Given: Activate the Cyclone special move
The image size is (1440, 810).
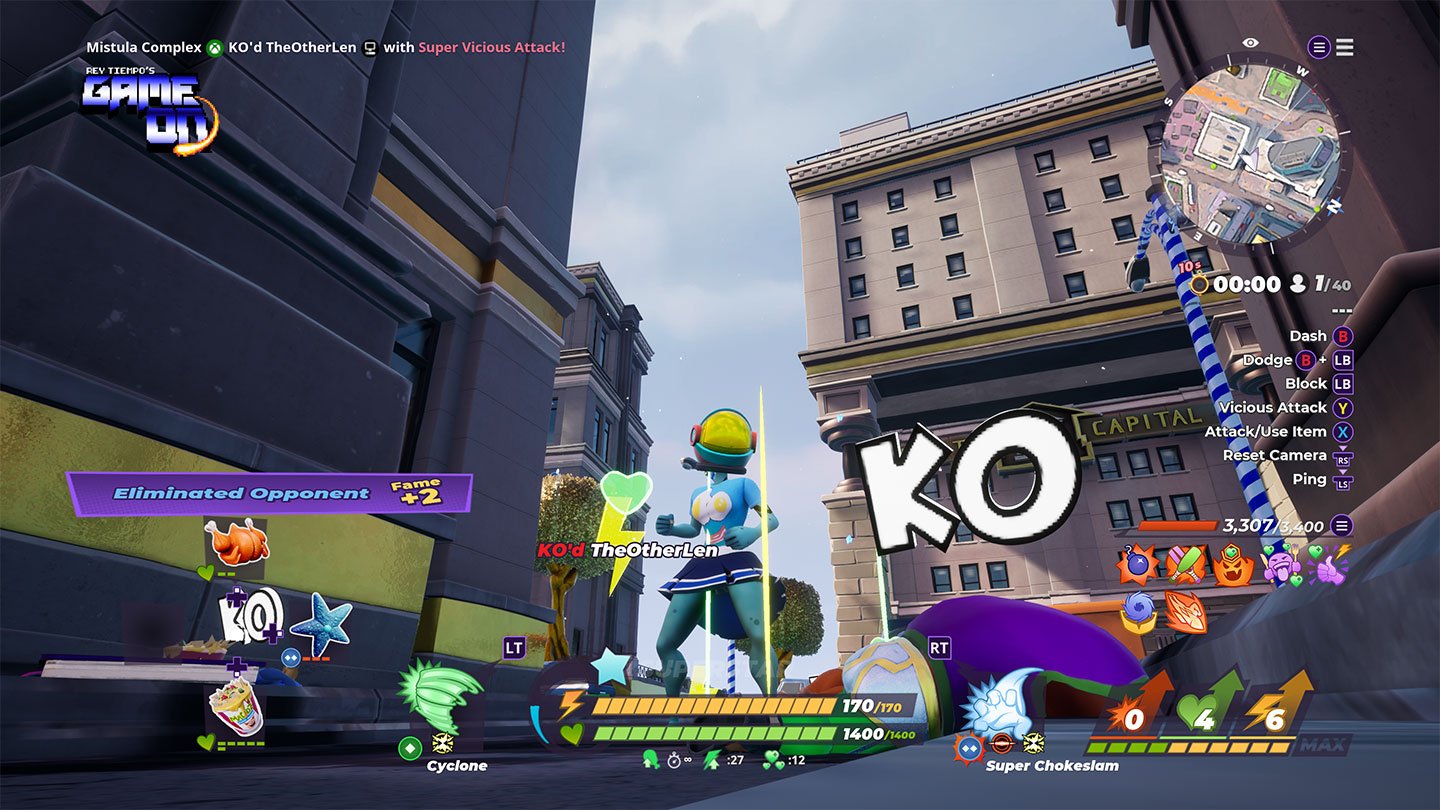Looking at the screenshot, I should [x=441, y=697].
